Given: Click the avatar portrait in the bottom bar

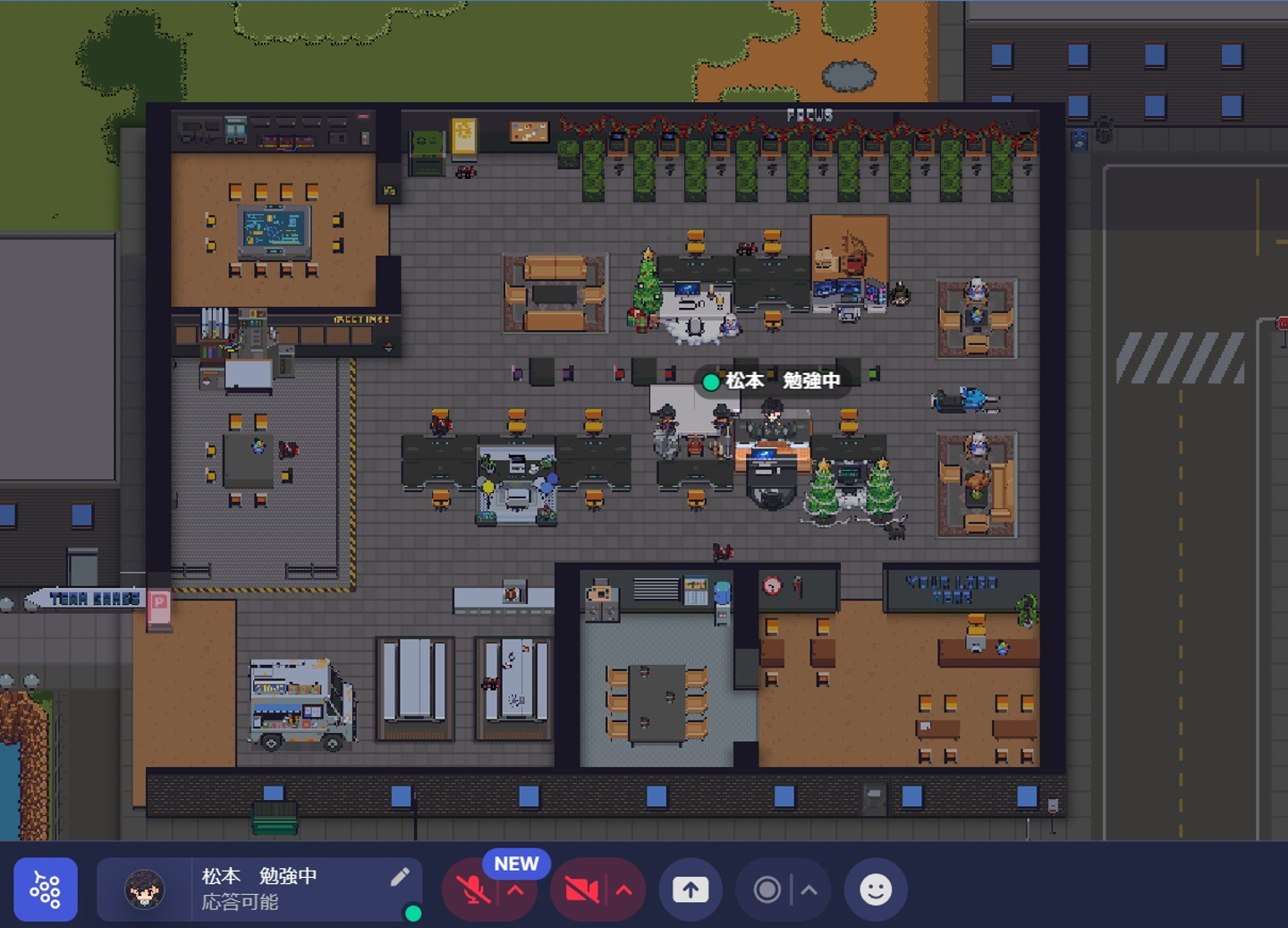Looking at the screenshot, I should pyautogui.click(x=144, y=890).
